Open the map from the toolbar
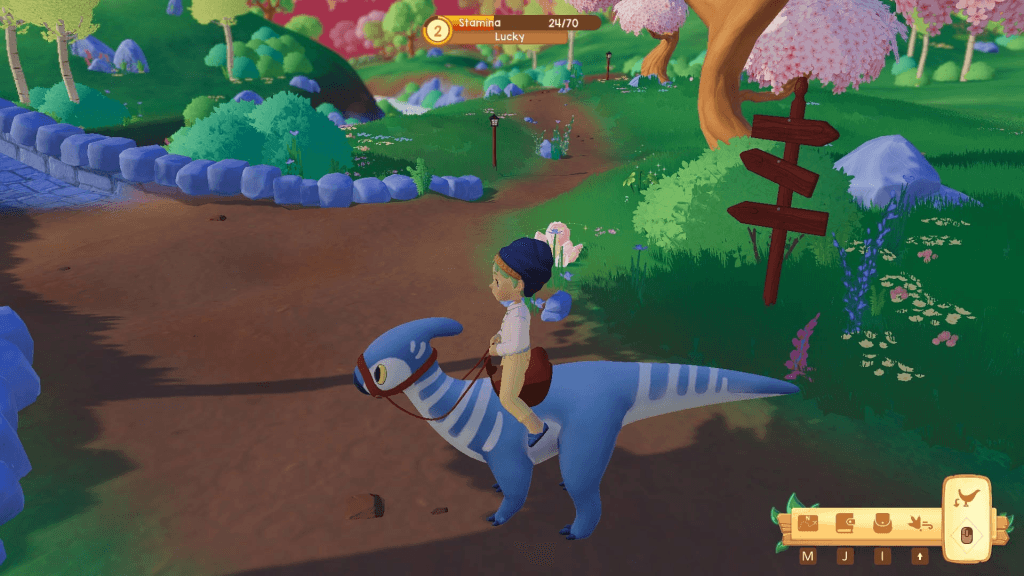The width and height of the screenshot is (1024, 576). click(808, 523)
